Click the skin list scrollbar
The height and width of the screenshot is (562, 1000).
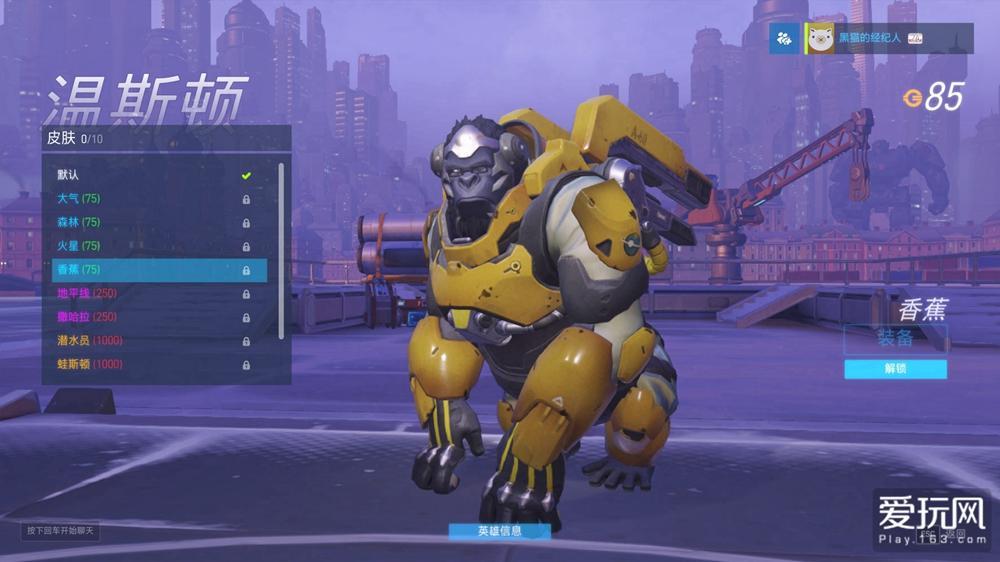(281, 250)
